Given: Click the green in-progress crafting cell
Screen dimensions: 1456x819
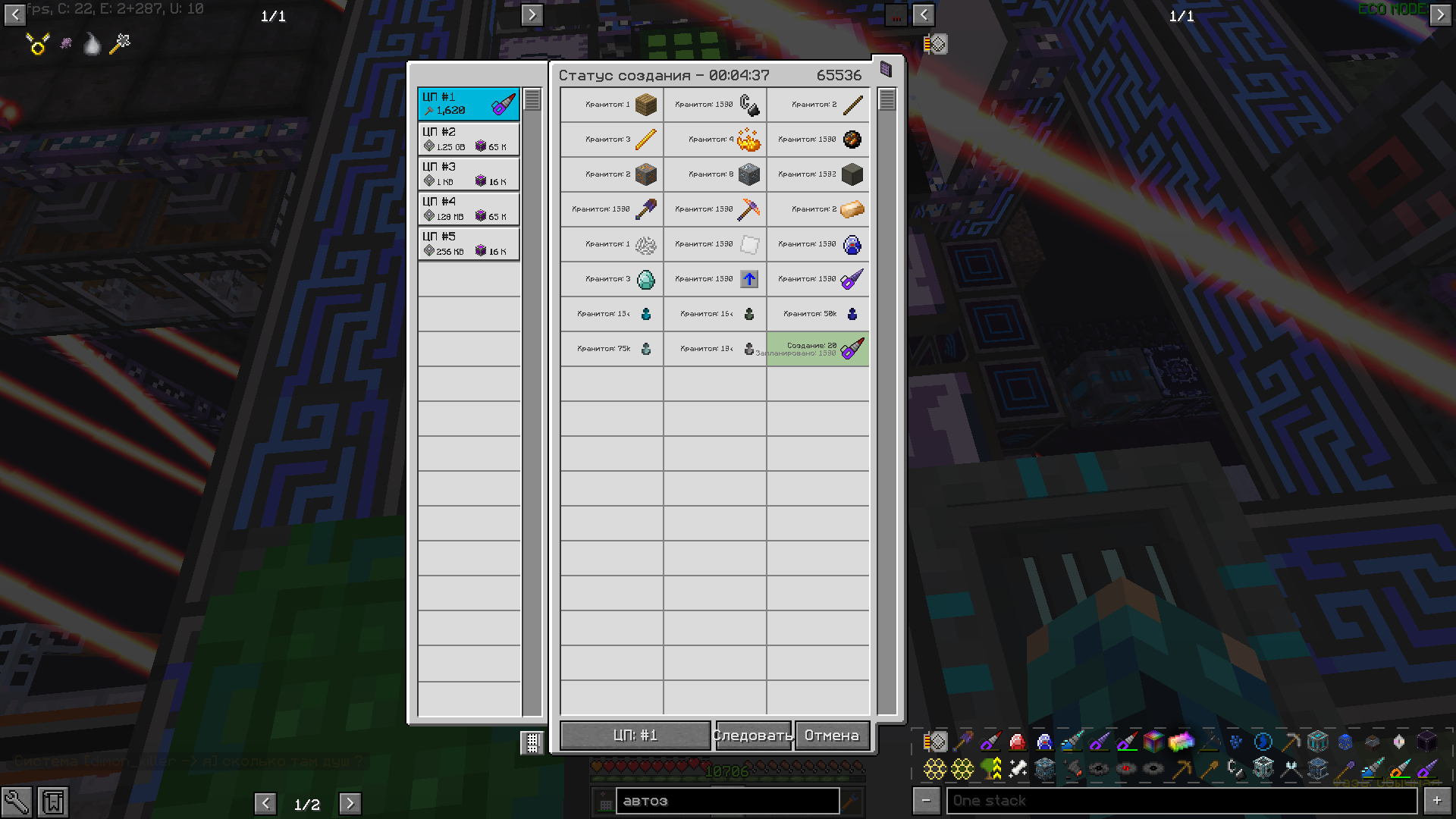Looking at the screenshot, I should [x=817, y=349].
